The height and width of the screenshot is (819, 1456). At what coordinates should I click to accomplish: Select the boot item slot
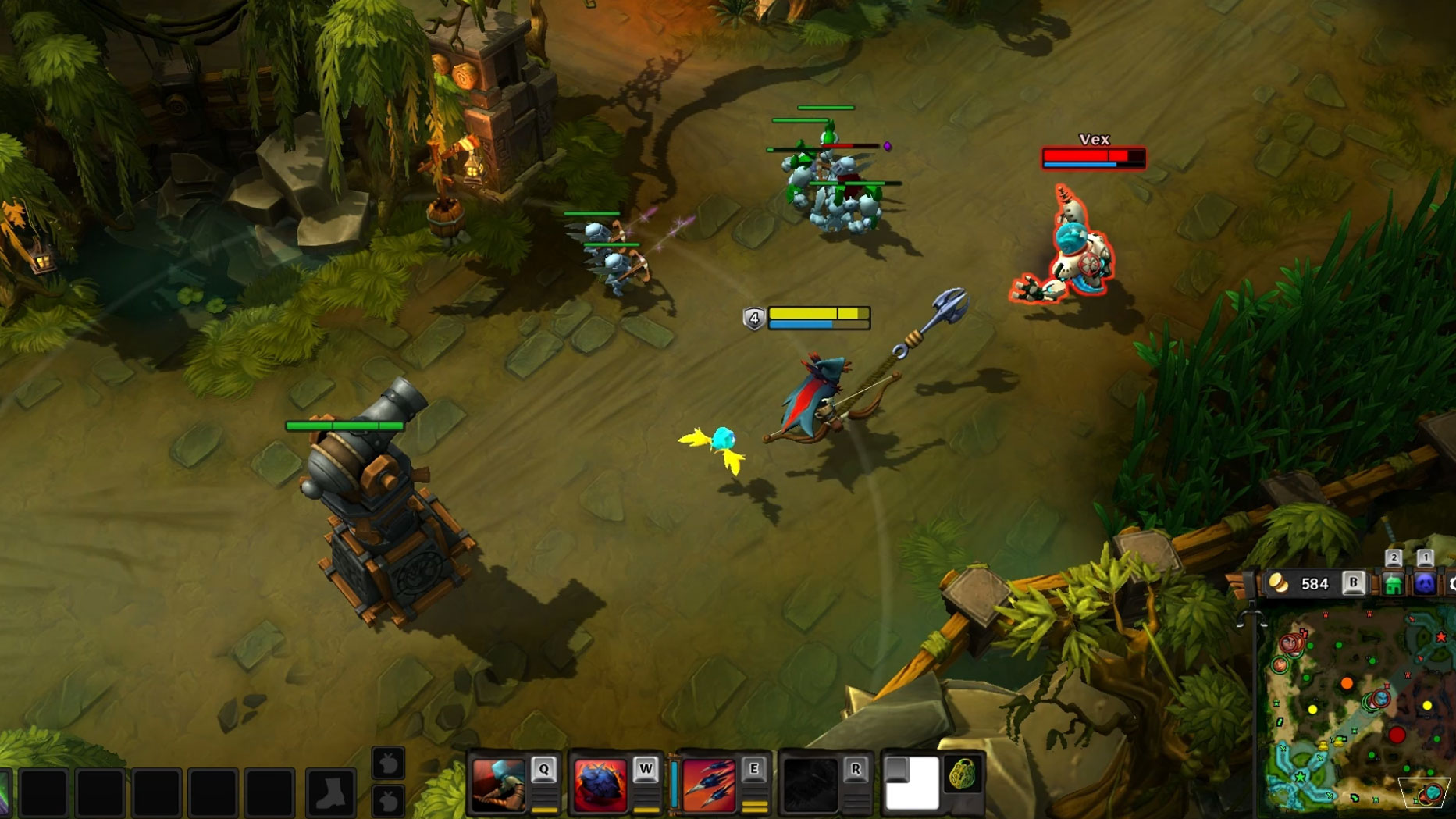pos(331,792)
